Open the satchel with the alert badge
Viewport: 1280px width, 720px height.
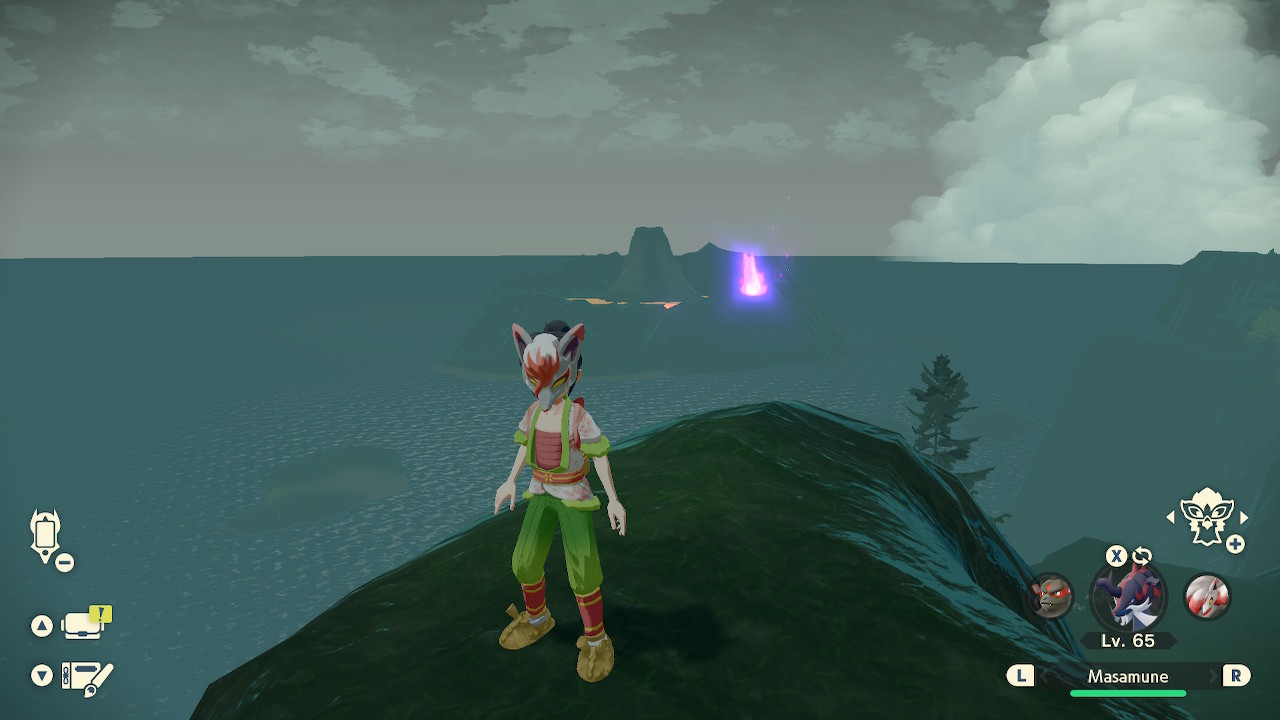[x=84, y=625]
